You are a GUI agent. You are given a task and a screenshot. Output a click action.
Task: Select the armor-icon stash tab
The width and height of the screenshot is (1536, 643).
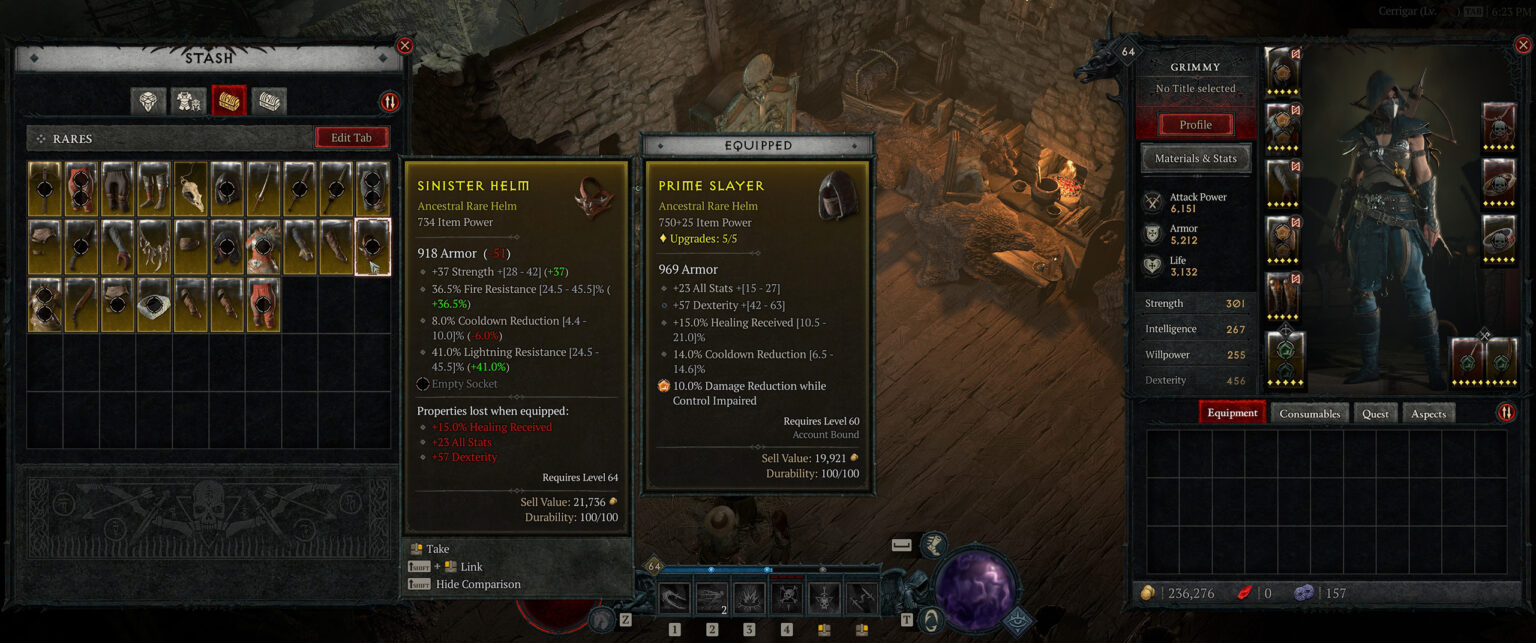click(189, 101)
